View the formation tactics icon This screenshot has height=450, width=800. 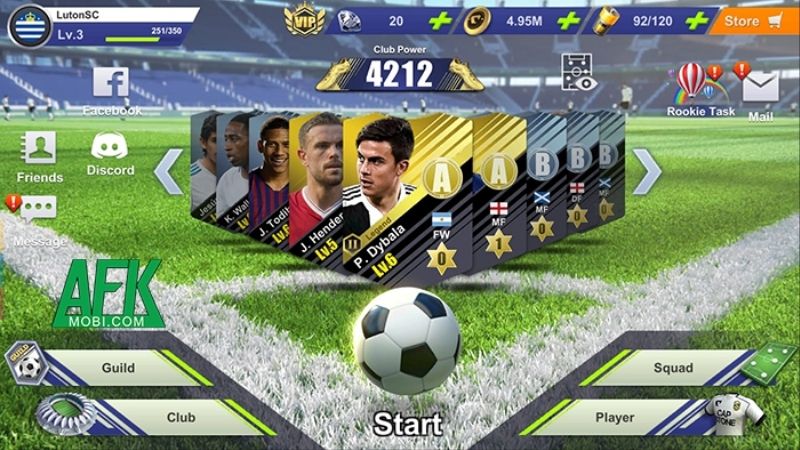[579, 72]
